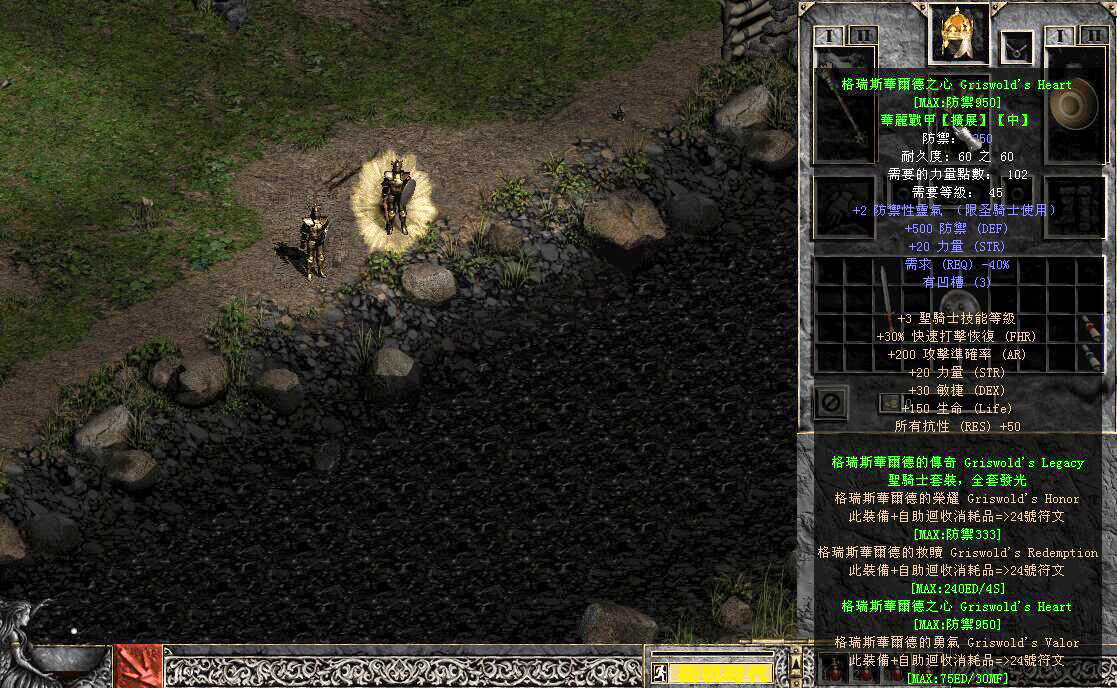Screen dimensions: 1117x688
Task: Select the red left-click attack skill icon
Action: click(x=138, y=666)
